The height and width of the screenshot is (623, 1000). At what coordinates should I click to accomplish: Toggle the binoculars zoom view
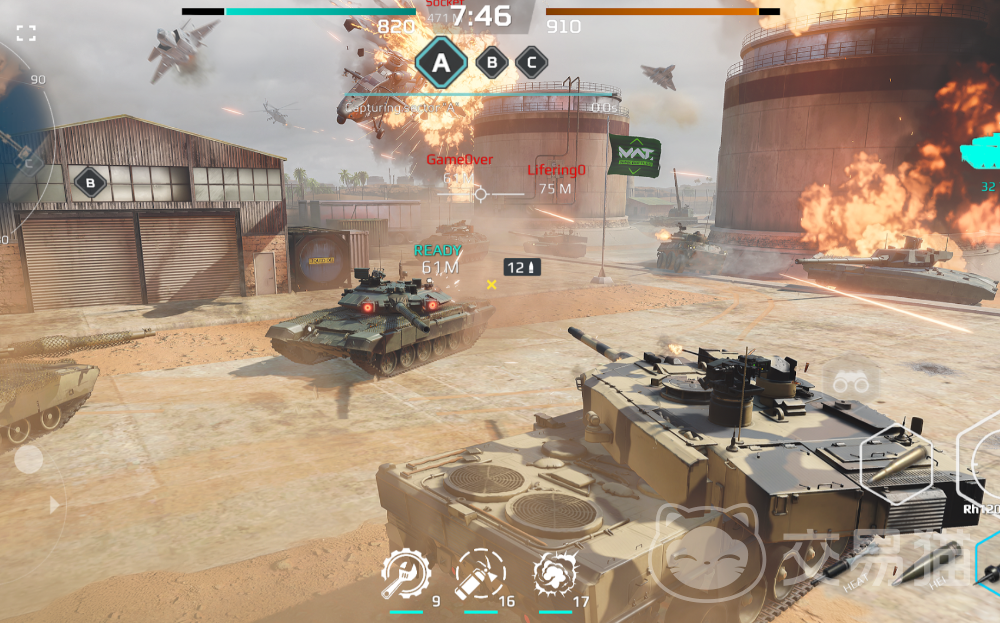851,383
